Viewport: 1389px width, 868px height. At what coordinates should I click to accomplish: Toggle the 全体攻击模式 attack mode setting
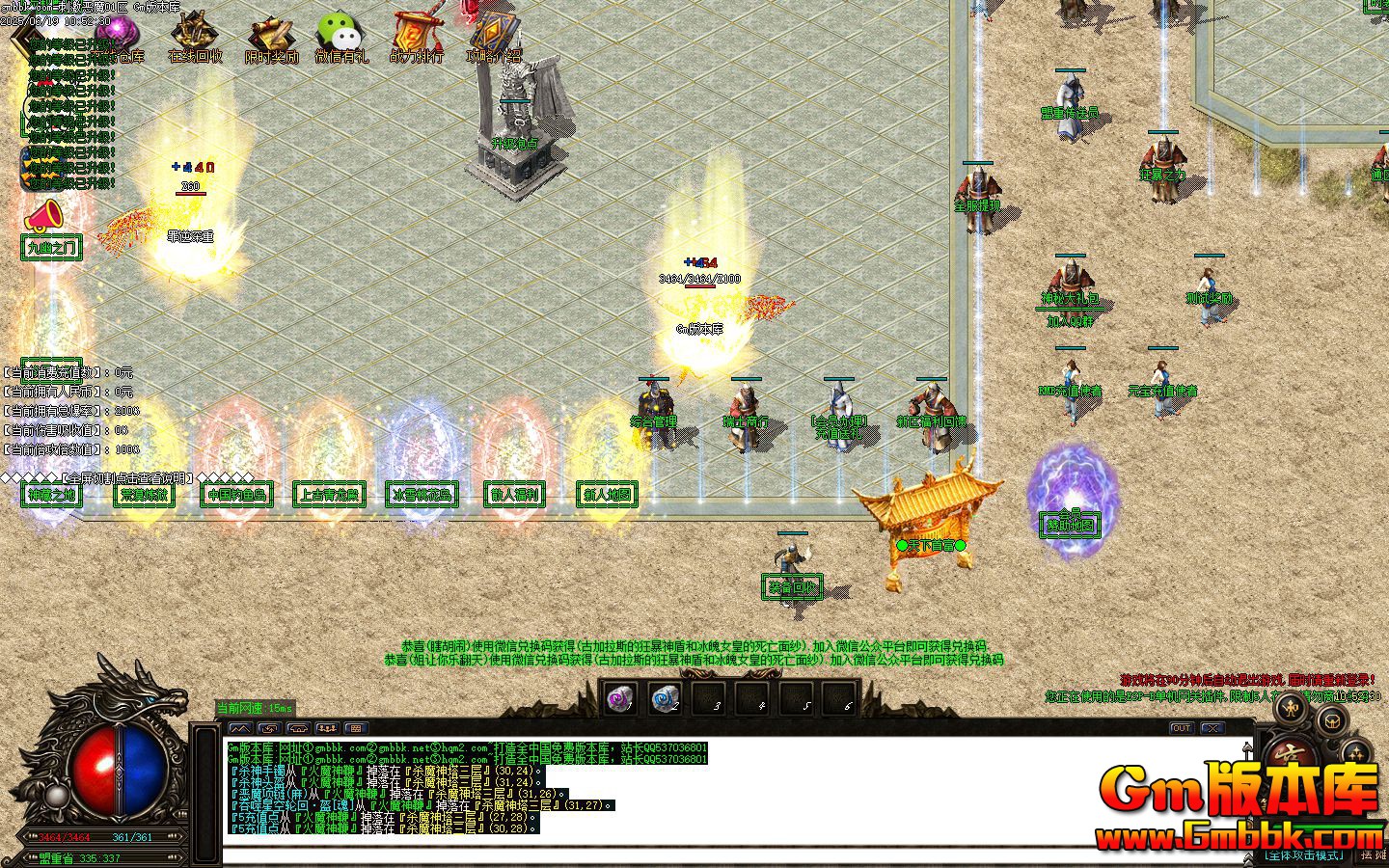click(1304, 854)
